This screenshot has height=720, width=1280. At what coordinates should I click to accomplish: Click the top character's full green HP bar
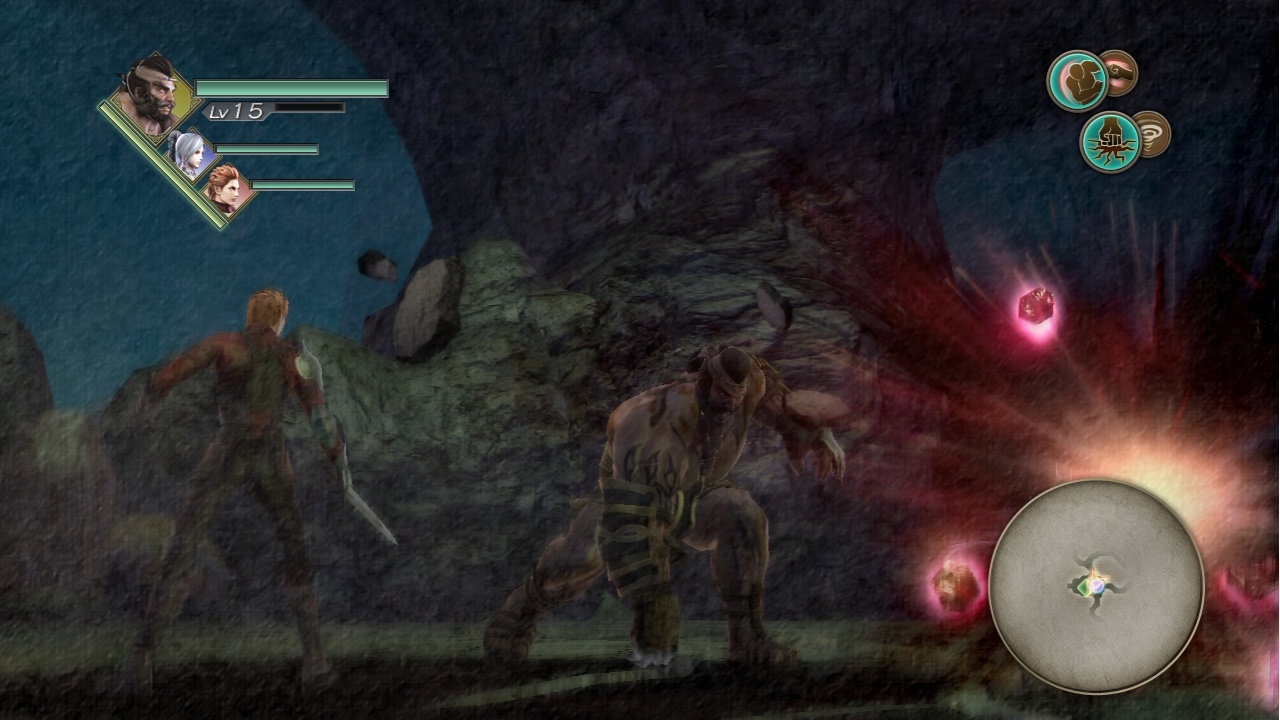click(x=290, y=88)
